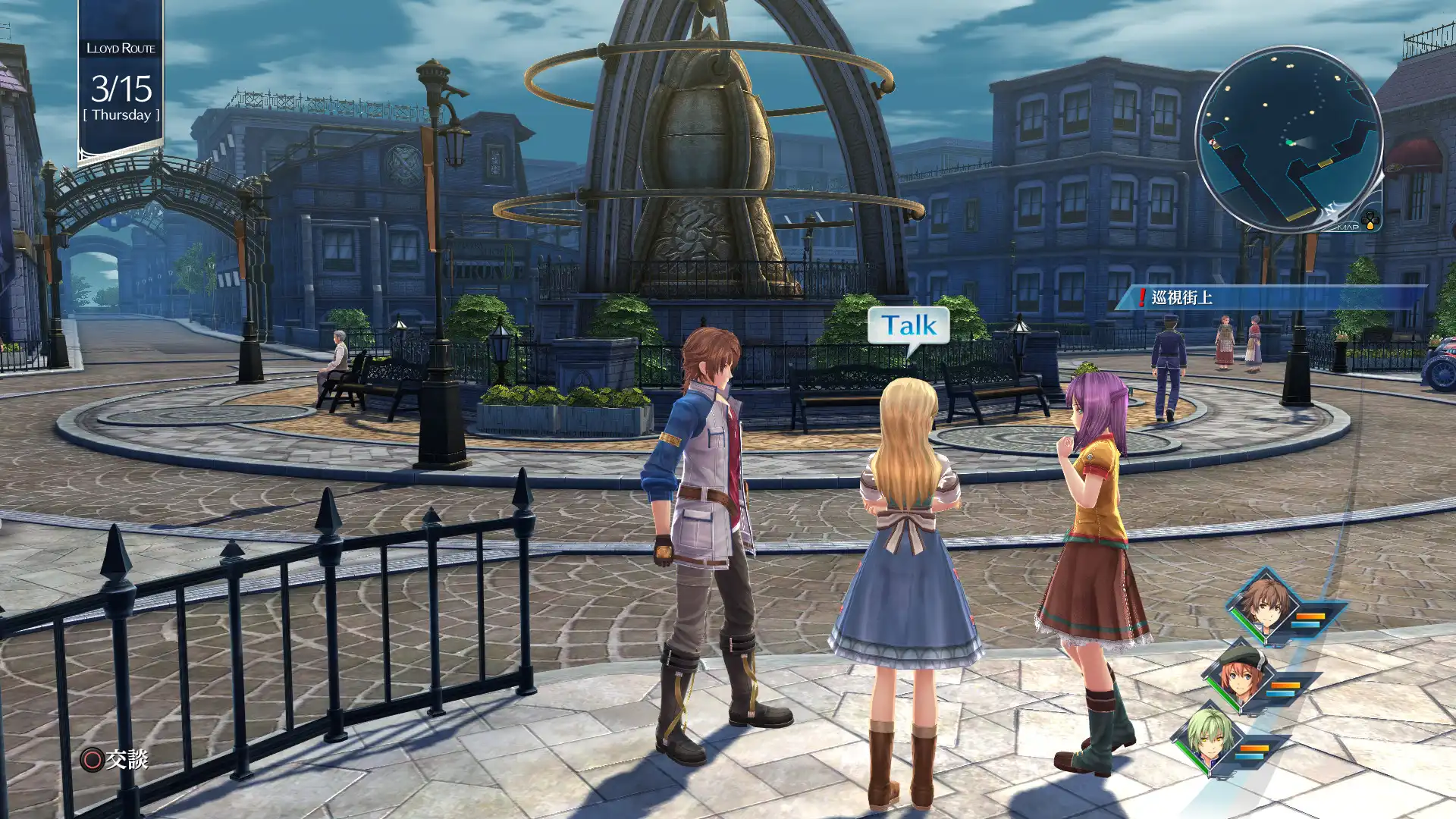Click the yellow exit marker on the minimap
1456x819 pixels.
pos(1326,162)
